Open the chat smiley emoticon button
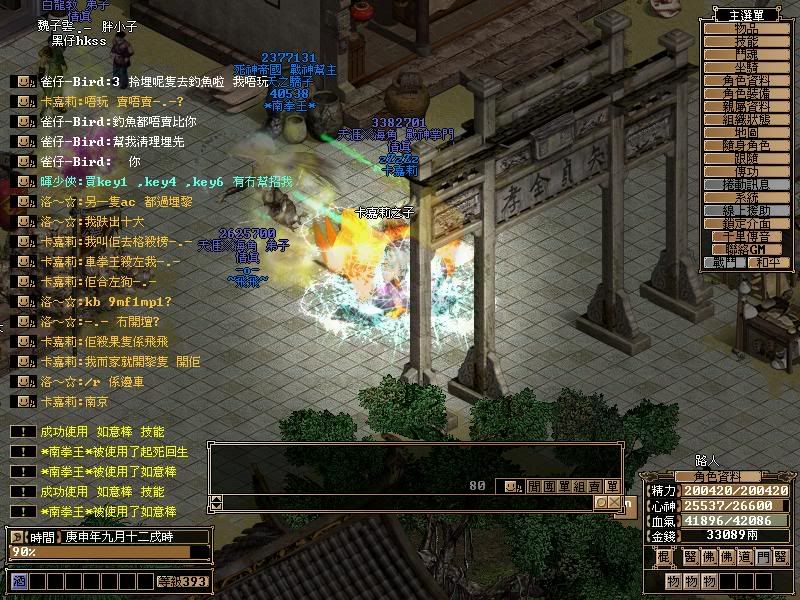Screen dimensions: 800x600 (x=511, y=486)
